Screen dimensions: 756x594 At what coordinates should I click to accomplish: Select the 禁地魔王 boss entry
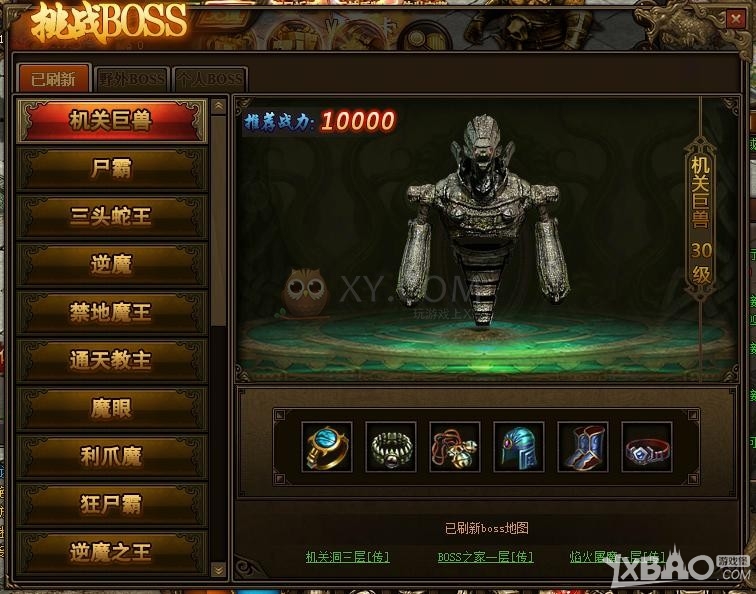pos(111,313)
